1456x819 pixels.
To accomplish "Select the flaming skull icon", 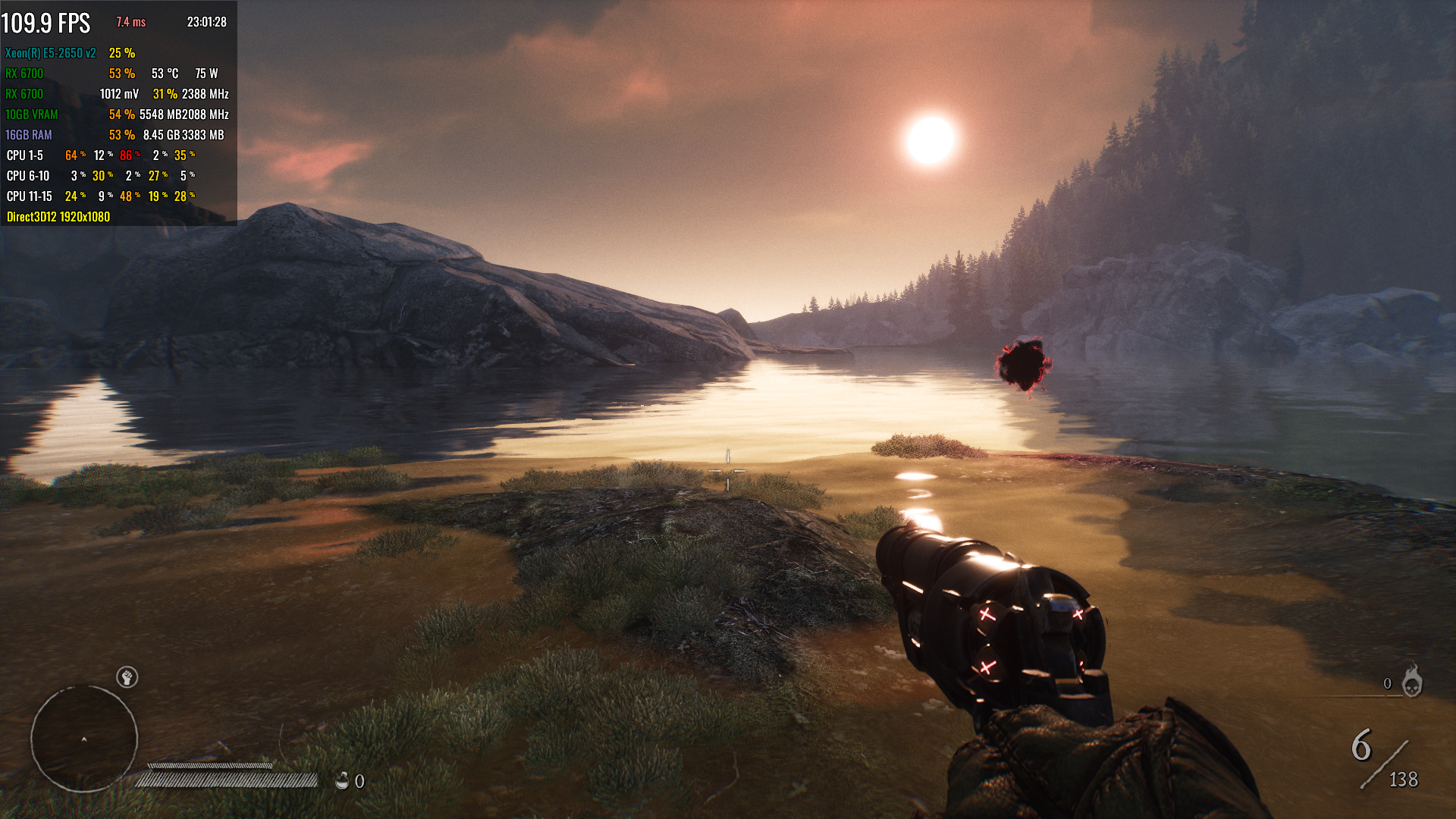I will 1411,681.
